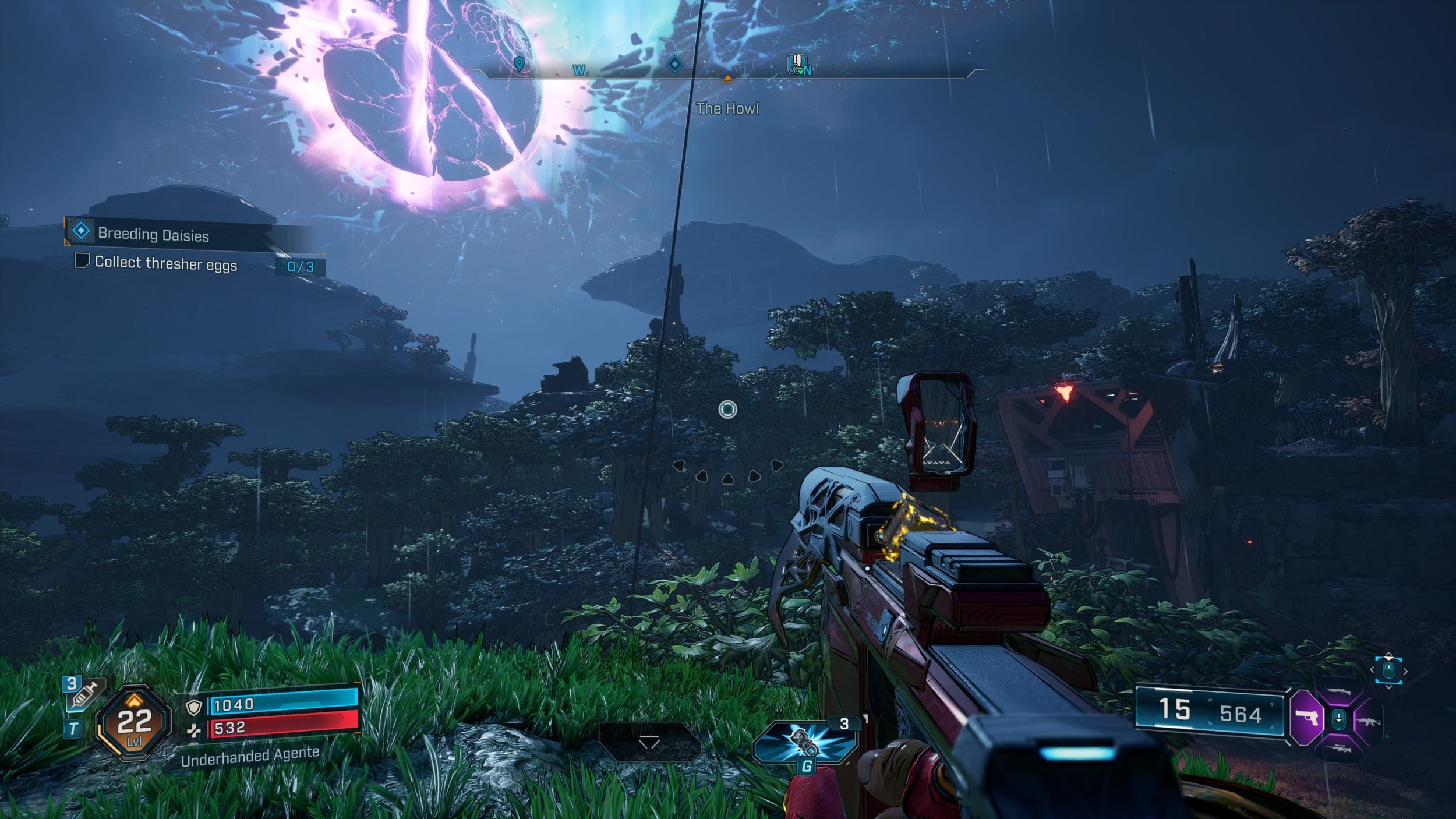Viewport: 1456px width, 819px height.
Task: Click the vending machine marker on the compass
Action: (x=796, y=64)
